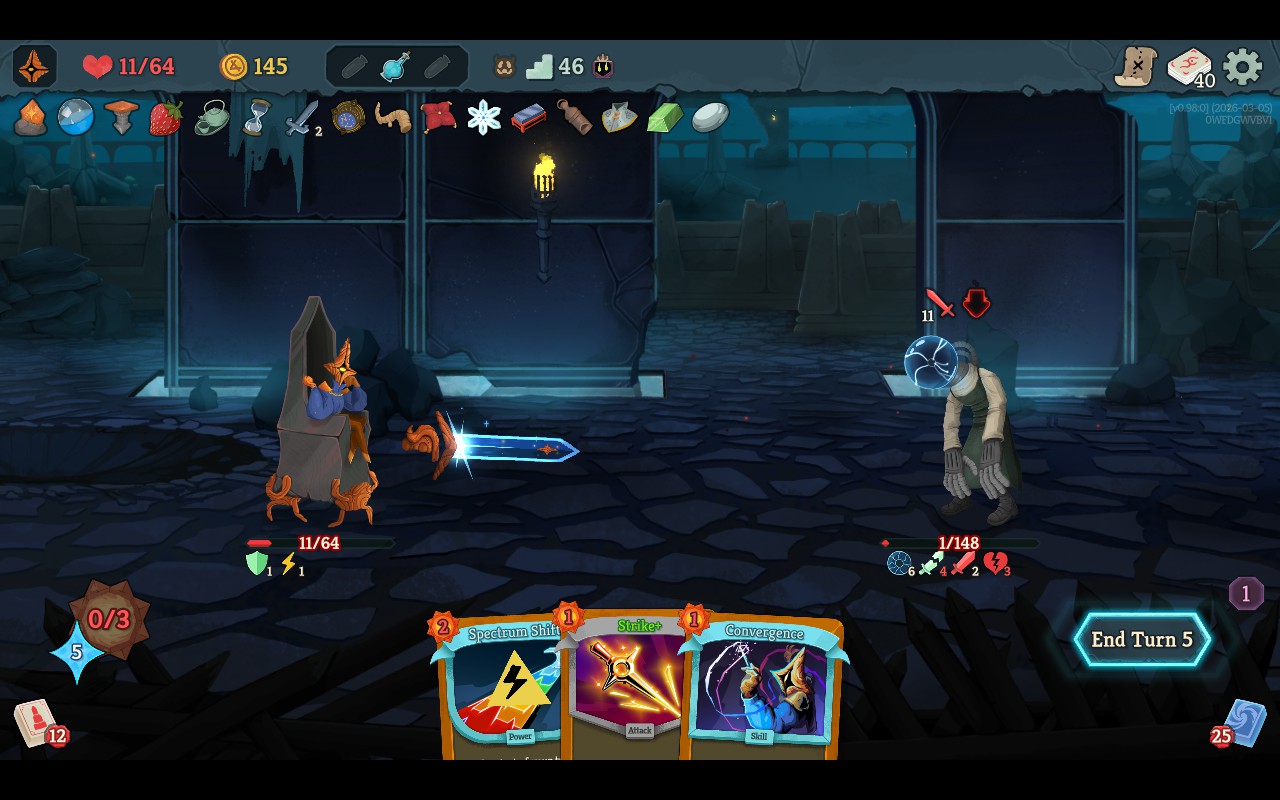Inspect the sword relic with counter 2
This screenshot has width=1280, height=800.
301,118
